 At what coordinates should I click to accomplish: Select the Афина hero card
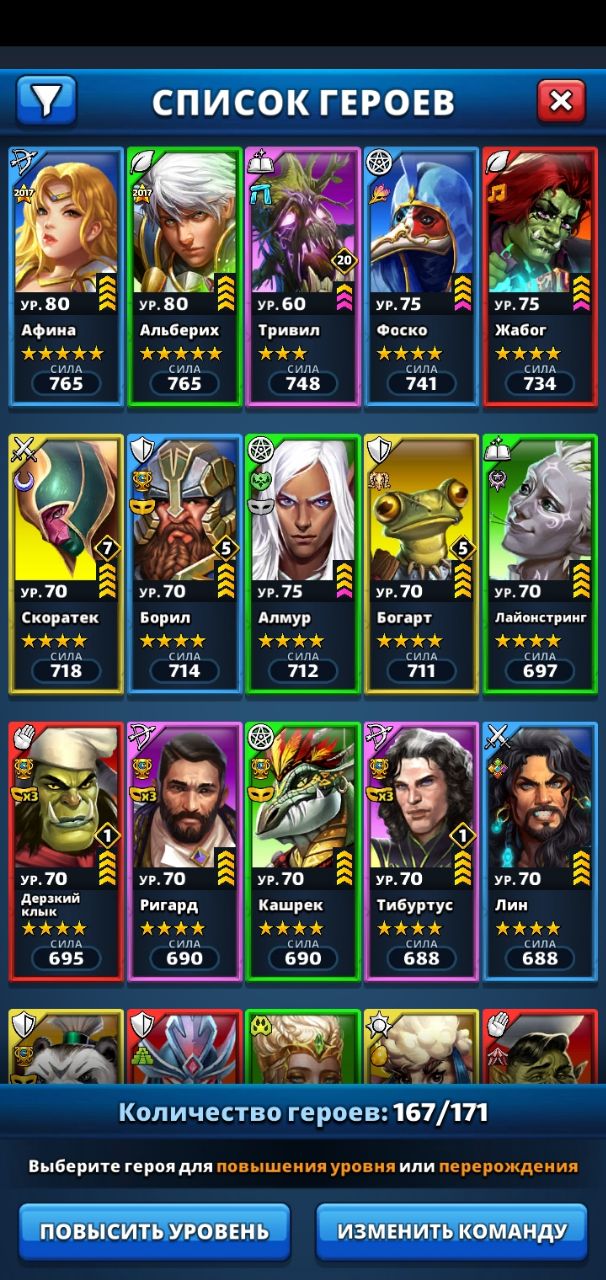point(66,275)
